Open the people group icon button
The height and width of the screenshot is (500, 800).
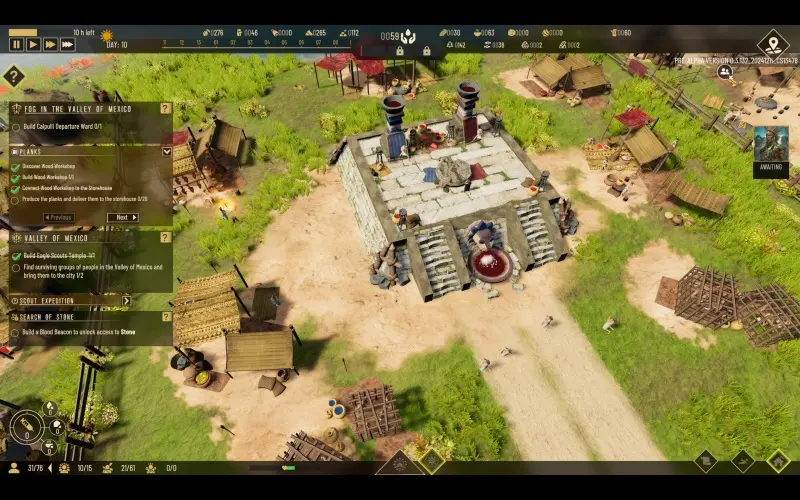[x=724, y=72]
